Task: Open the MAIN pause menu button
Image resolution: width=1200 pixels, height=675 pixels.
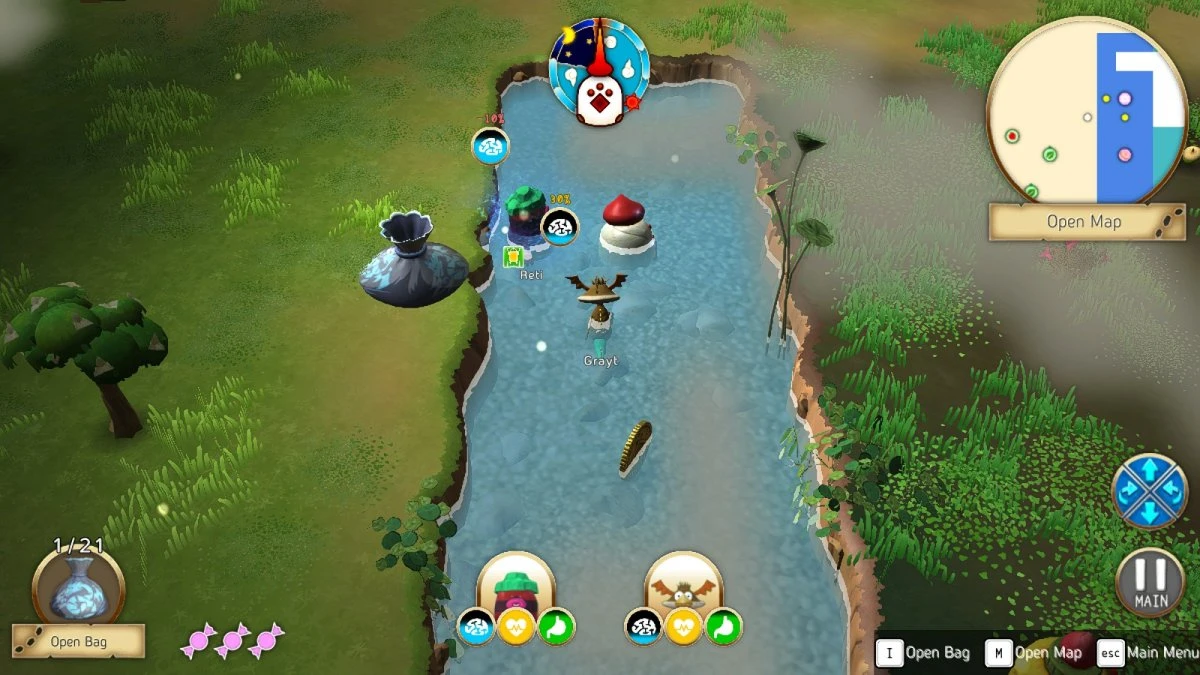Action: (x=1150, y=582)
